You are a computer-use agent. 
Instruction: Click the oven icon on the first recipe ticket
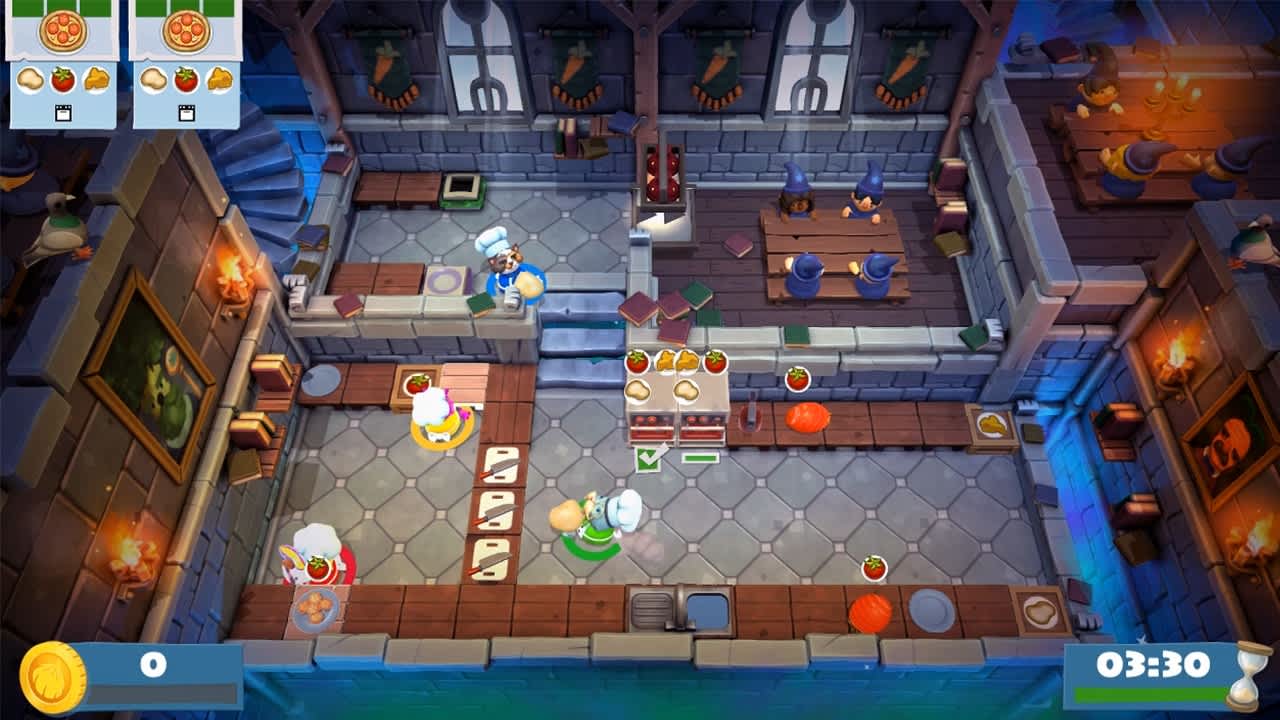point(63,112)
